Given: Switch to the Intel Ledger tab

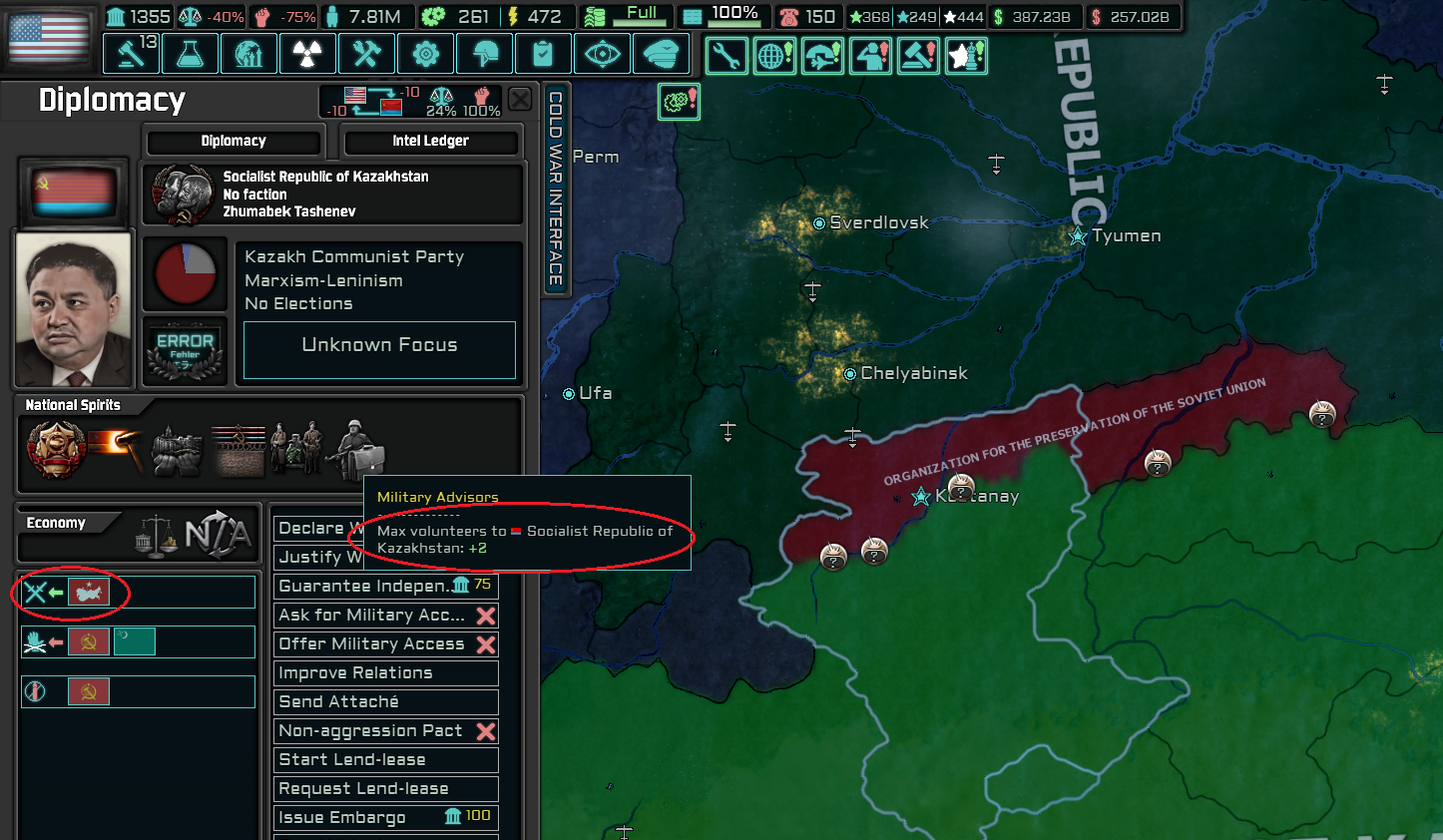Looking at the screenshot, I should tap(431, 142).
